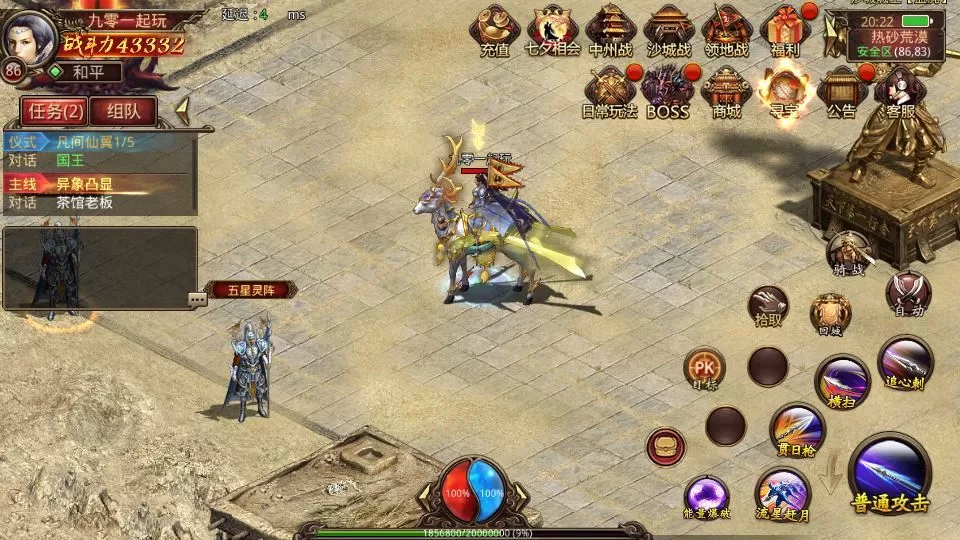Activate the 追心刺 skill
This screenshot has width=960, height=540.
905,362
